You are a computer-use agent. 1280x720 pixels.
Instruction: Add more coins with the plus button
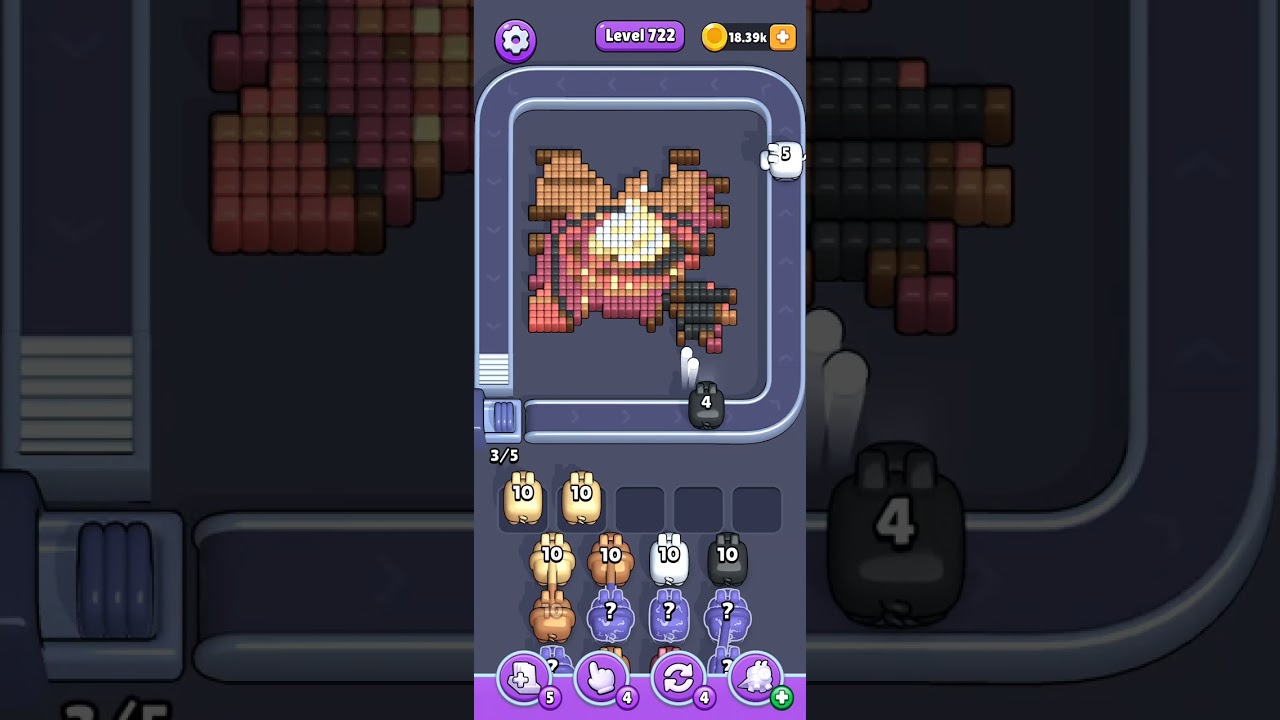coord(783,37)
